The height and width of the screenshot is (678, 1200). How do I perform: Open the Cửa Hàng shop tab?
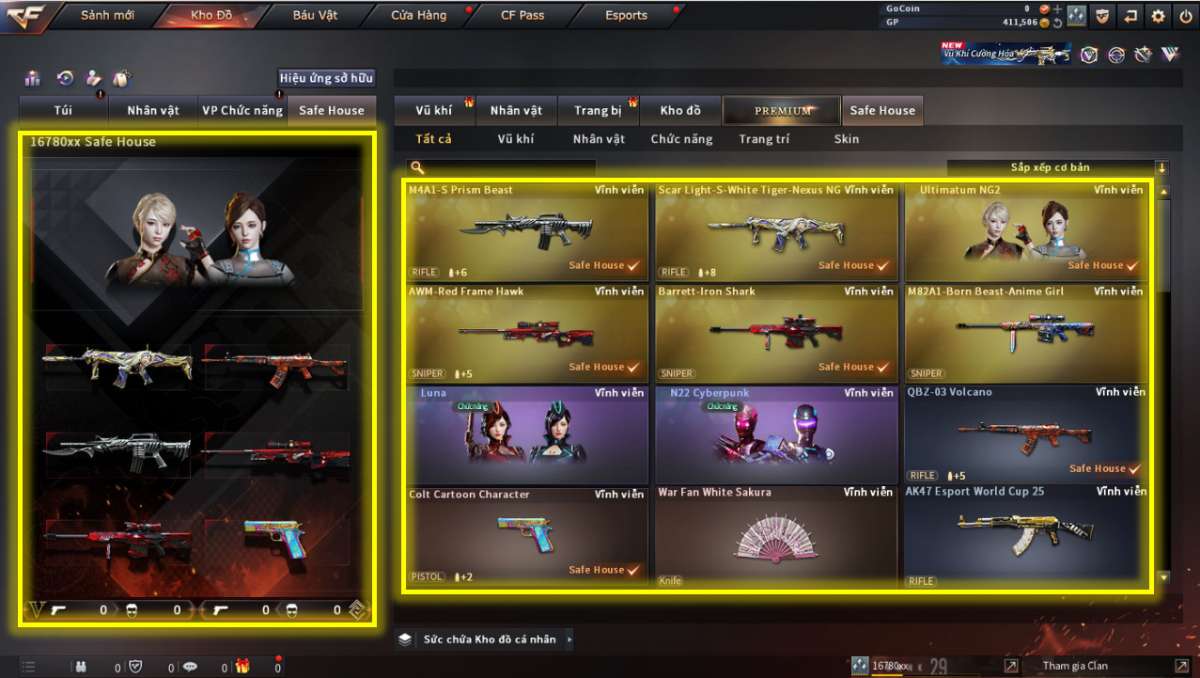[x=419, y=16]
